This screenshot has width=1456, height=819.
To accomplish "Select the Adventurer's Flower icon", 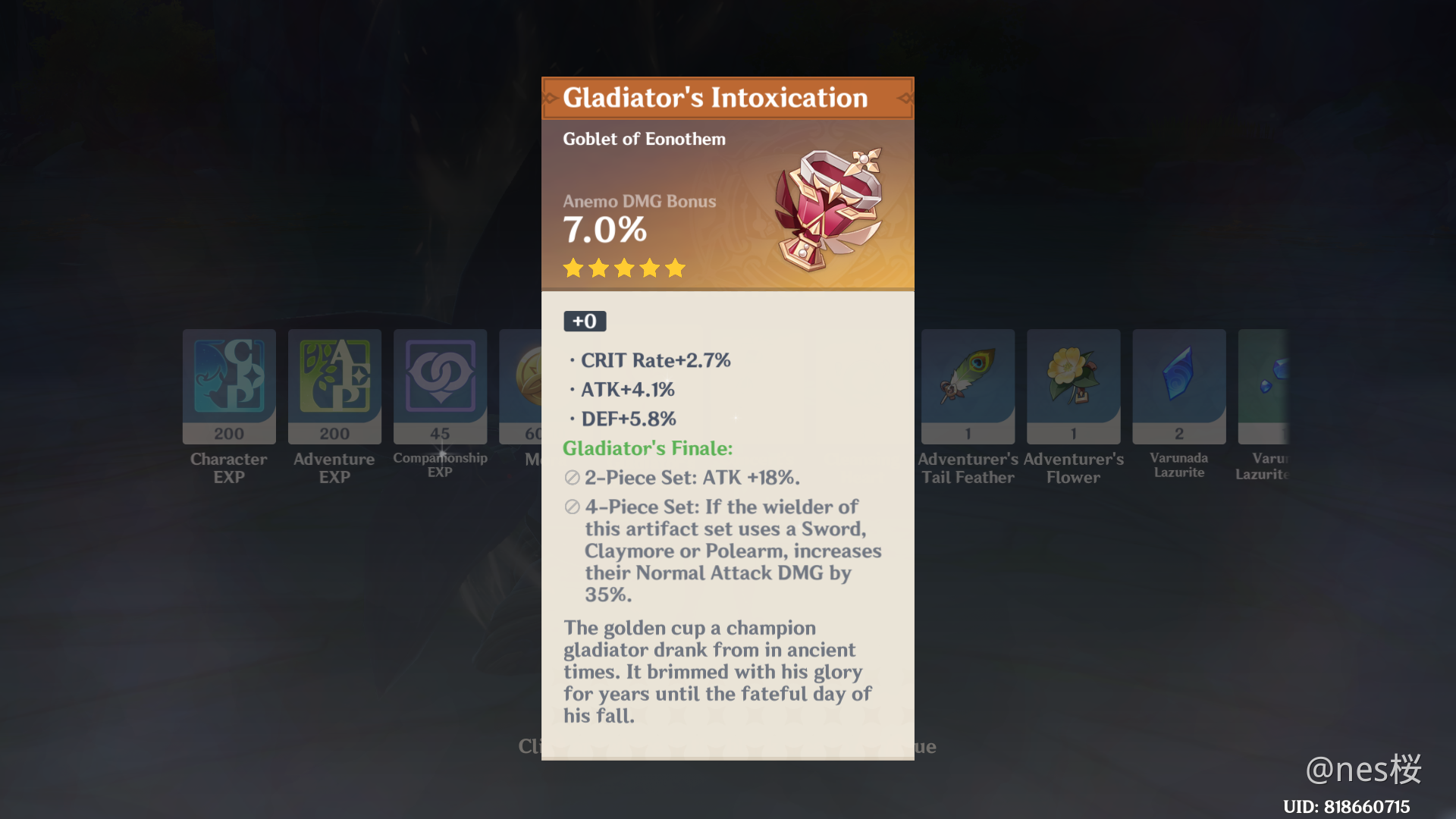I will click(x=1073, y=387).
